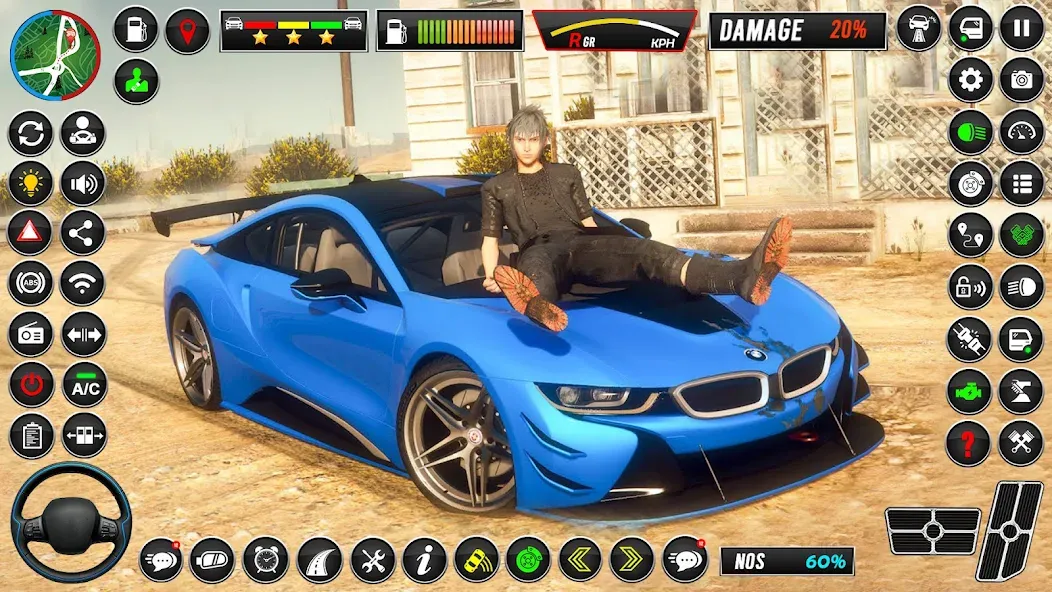
Task: Tap the steering wheel control
Action: (70, 522)
